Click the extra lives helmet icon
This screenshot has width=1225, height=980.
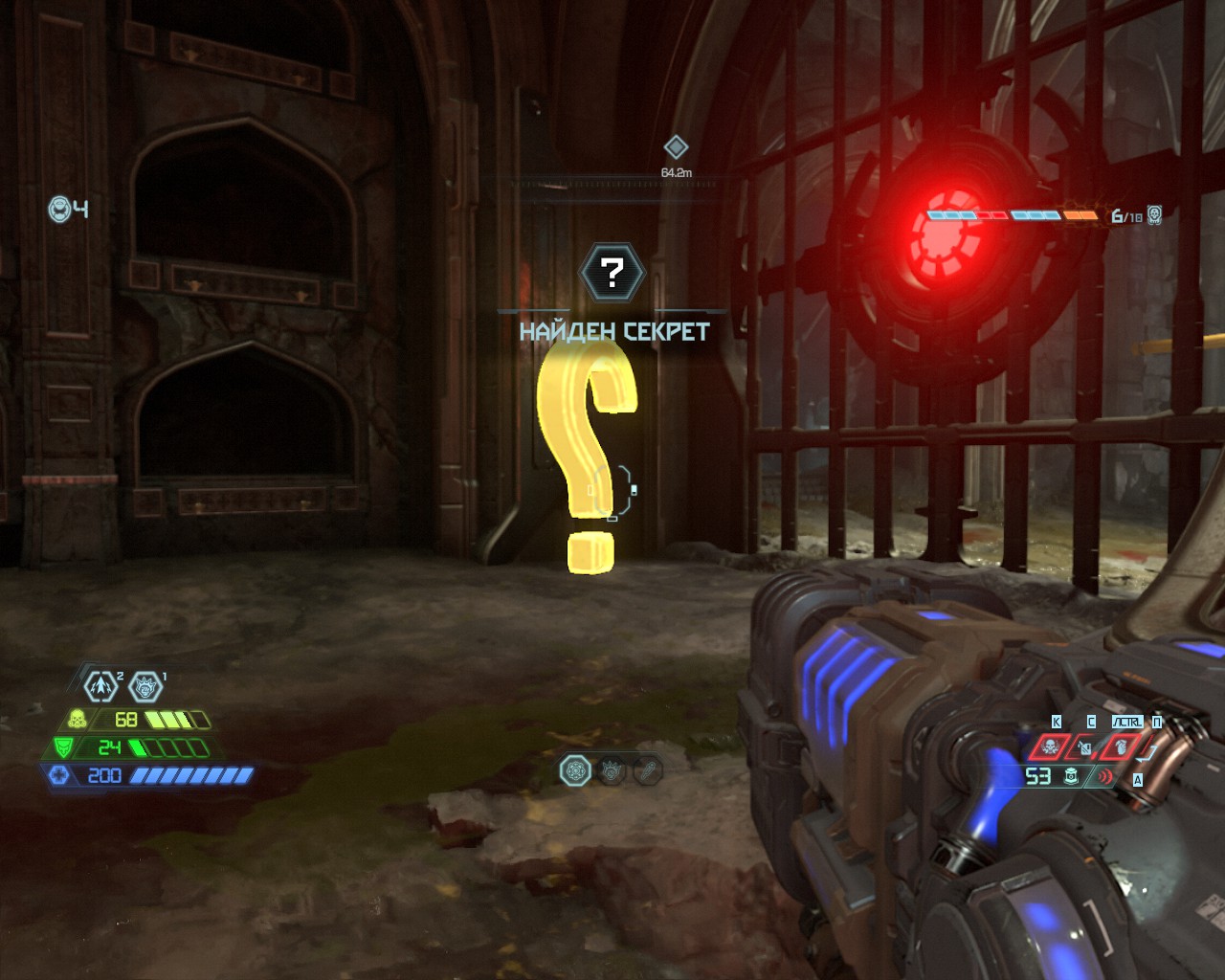click(59, 209)
